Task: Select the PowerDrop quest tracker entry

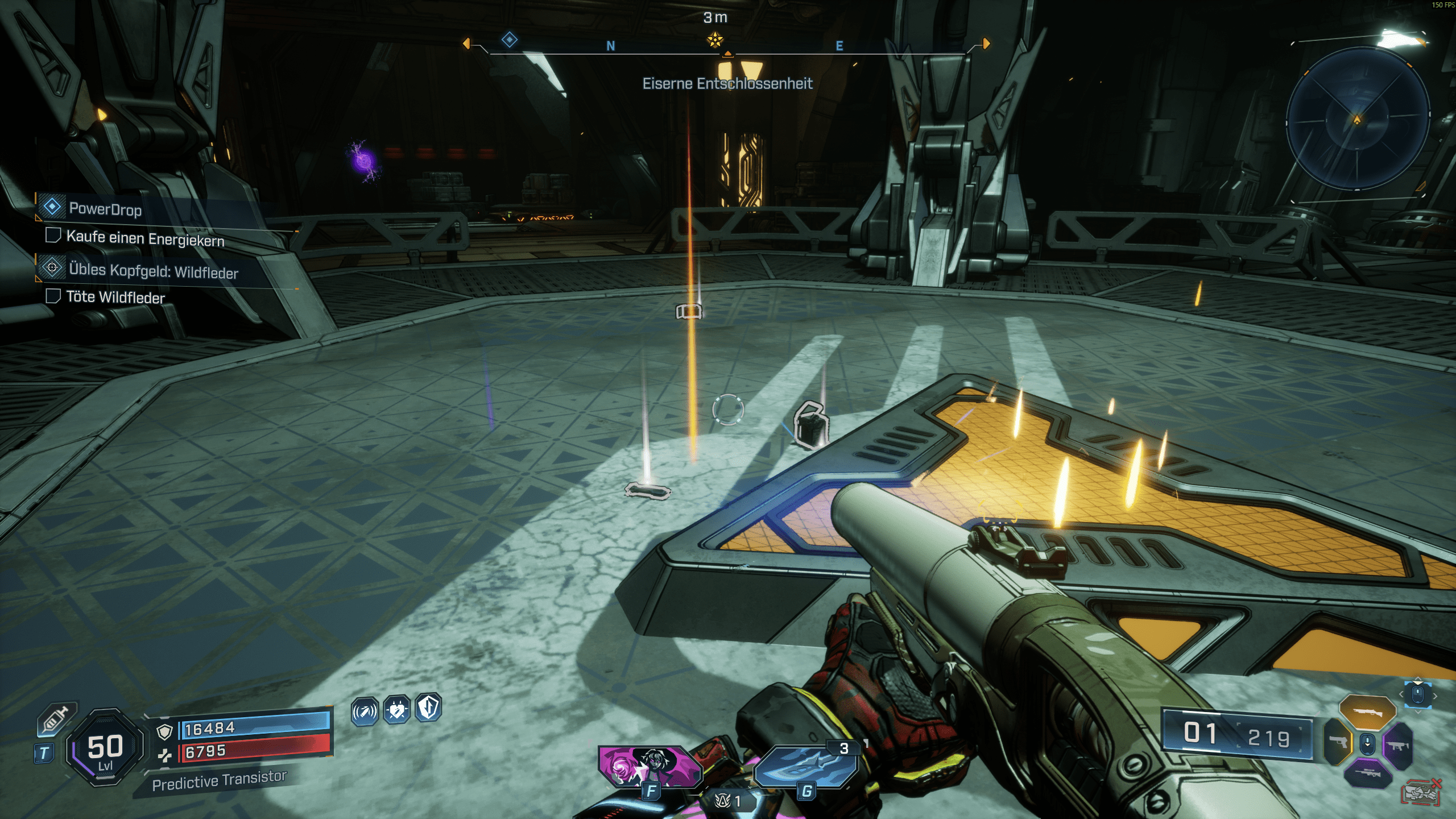Action: coord(106,209)
